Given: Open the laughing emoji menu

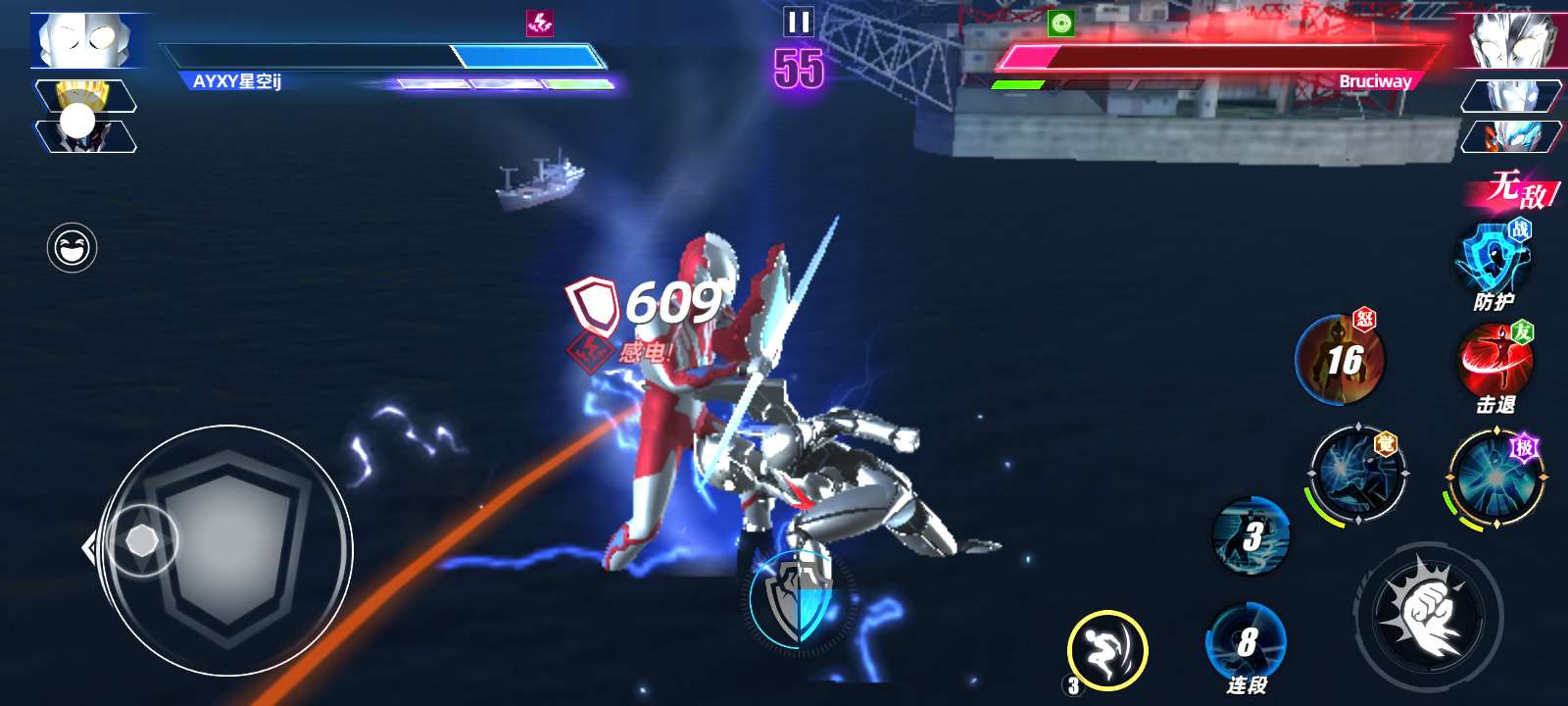Looking at the screenshot, I should tap(72, 248).
